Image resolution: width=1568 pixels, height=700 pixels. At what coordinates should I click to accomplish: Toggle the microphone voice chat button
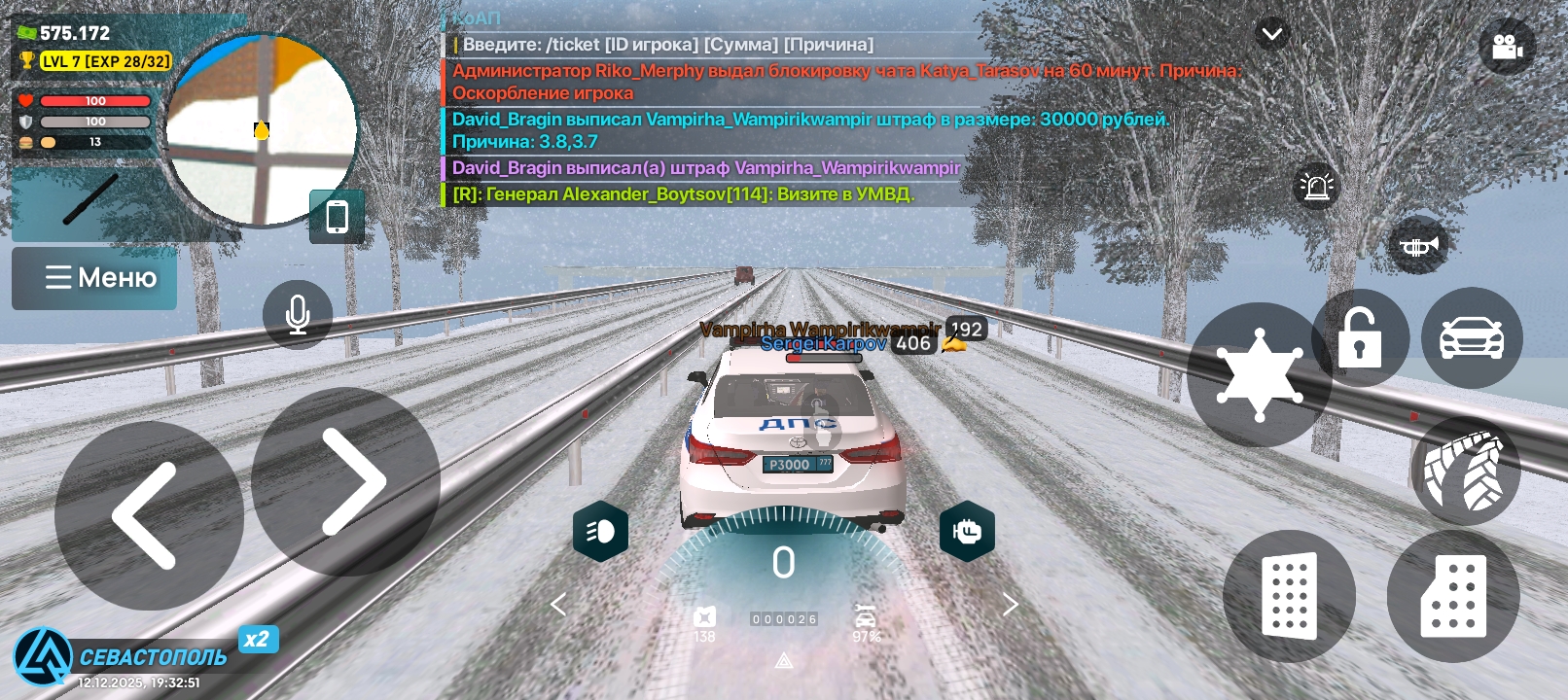298,314
